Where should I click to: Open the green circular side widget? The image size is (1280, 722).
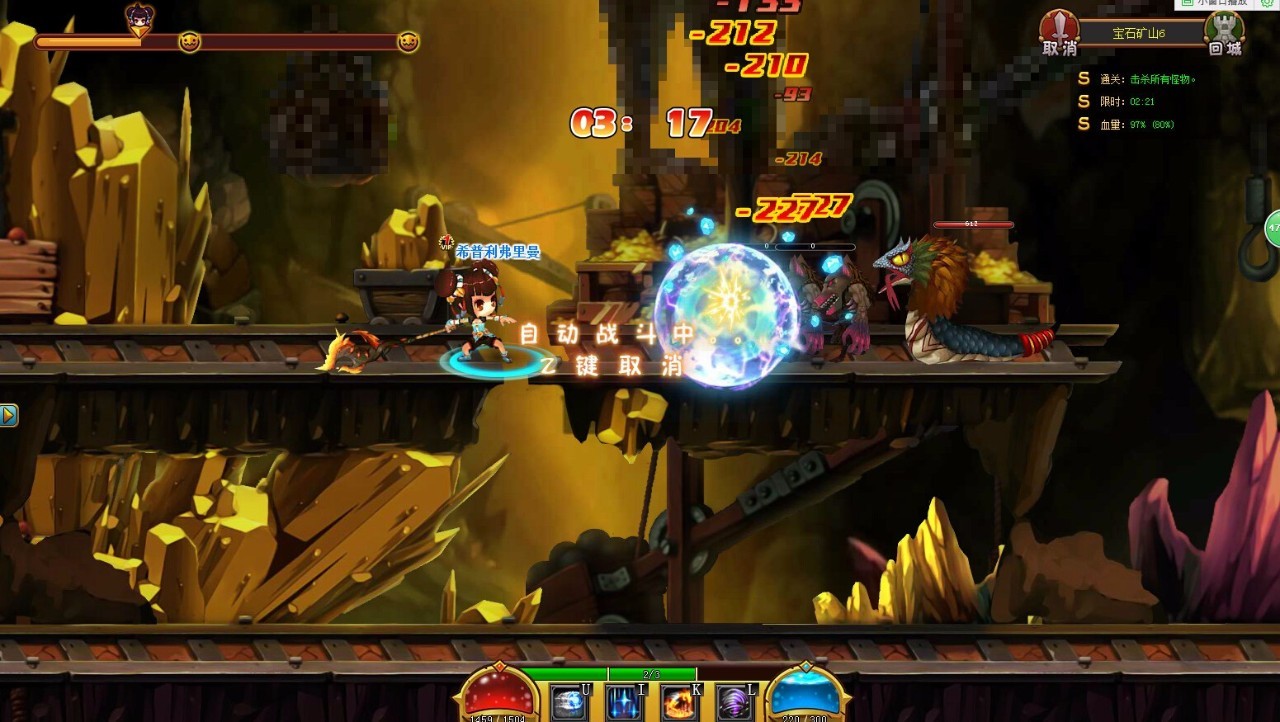(x=1273, y=229)
